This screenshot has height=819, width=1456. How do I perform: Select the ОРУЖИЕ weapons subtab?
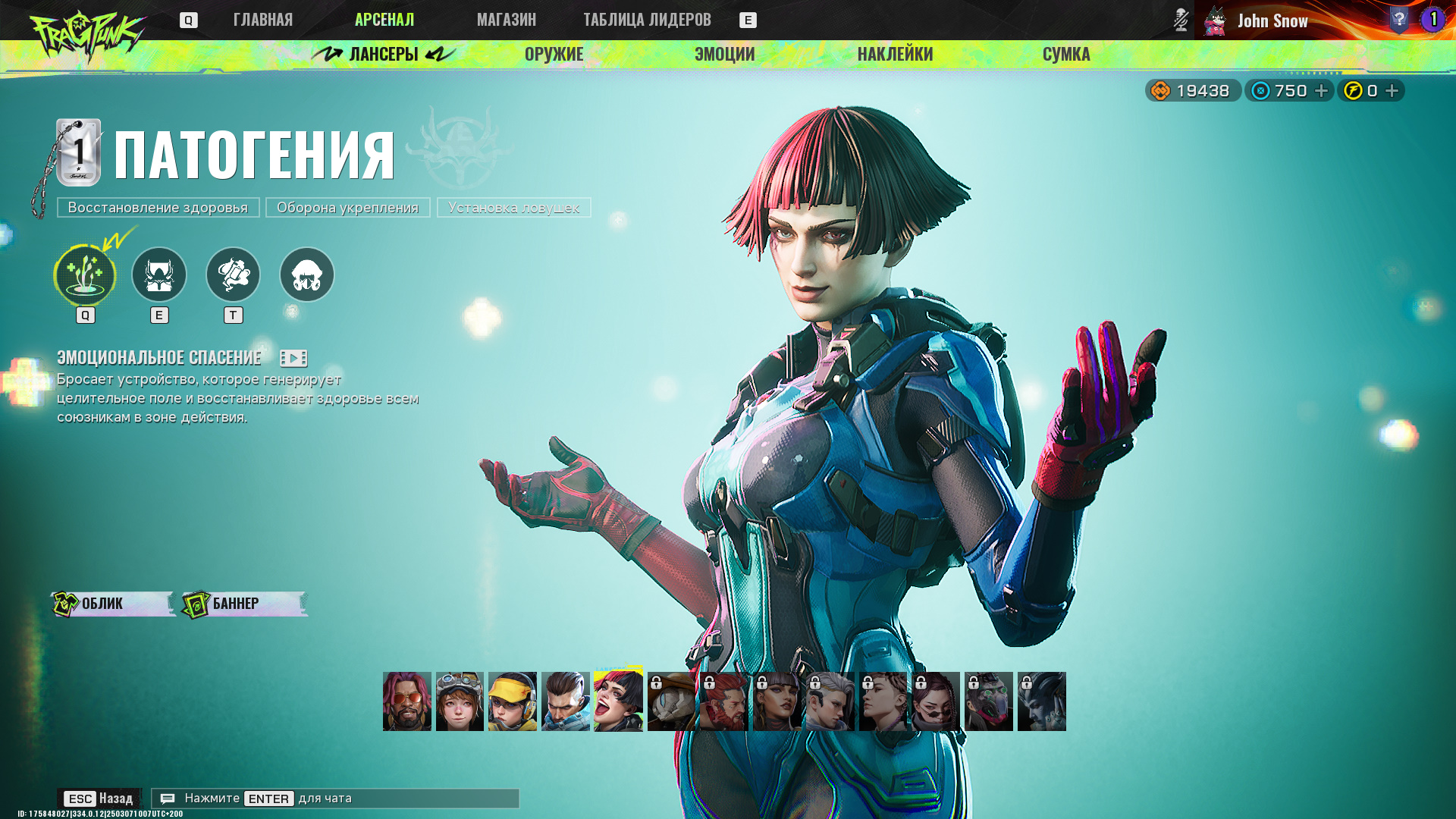click(554, 54)
